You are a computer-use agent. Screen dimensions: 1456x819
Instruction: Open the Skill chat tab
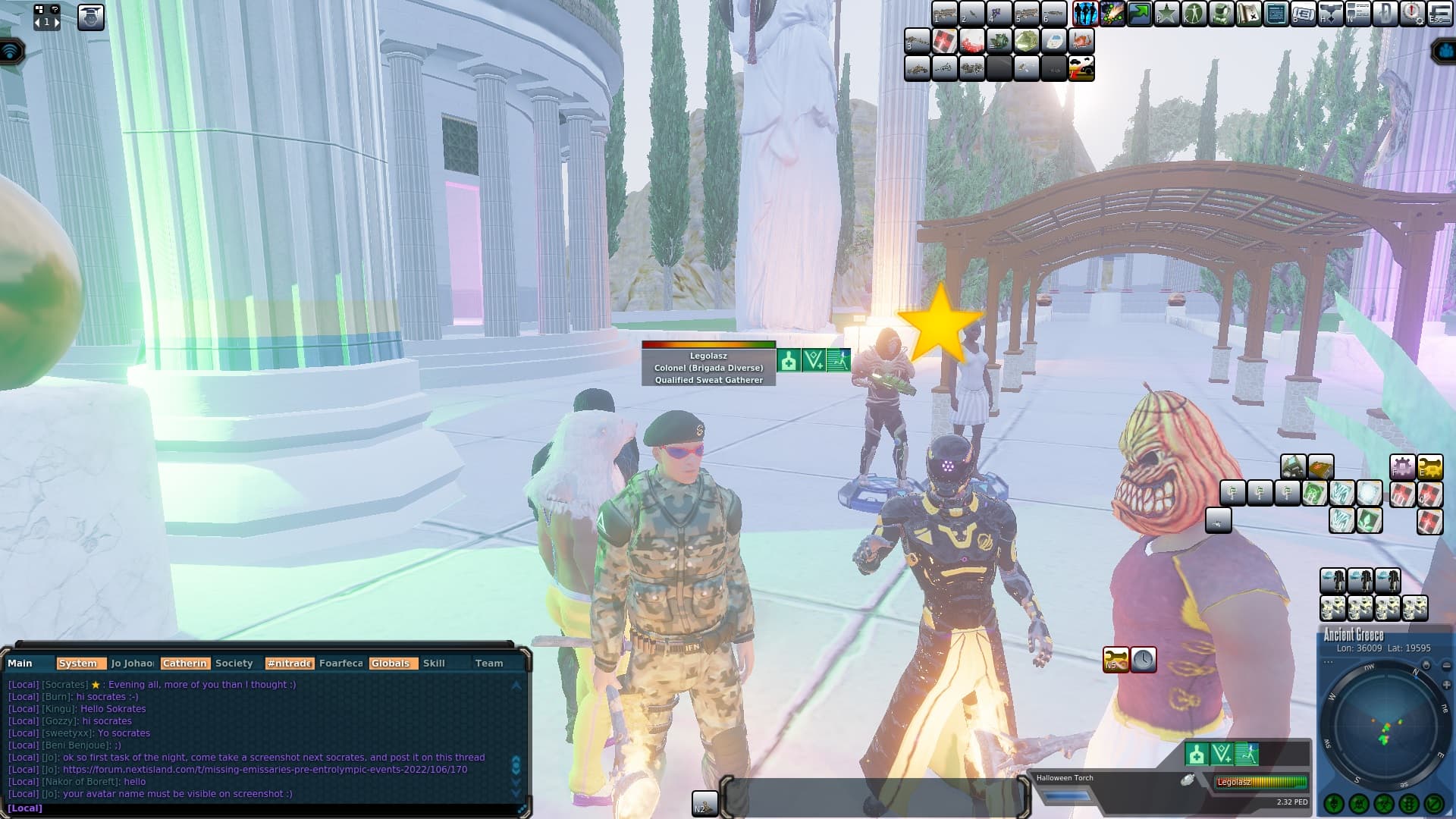click(434, 663)
